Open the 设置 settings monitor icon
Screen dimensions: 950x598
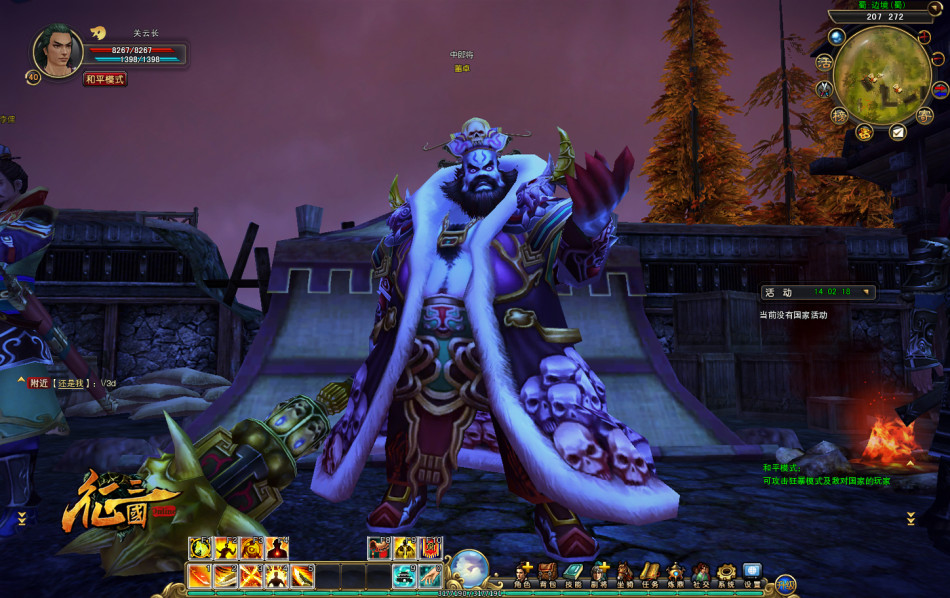click(752, 573)
